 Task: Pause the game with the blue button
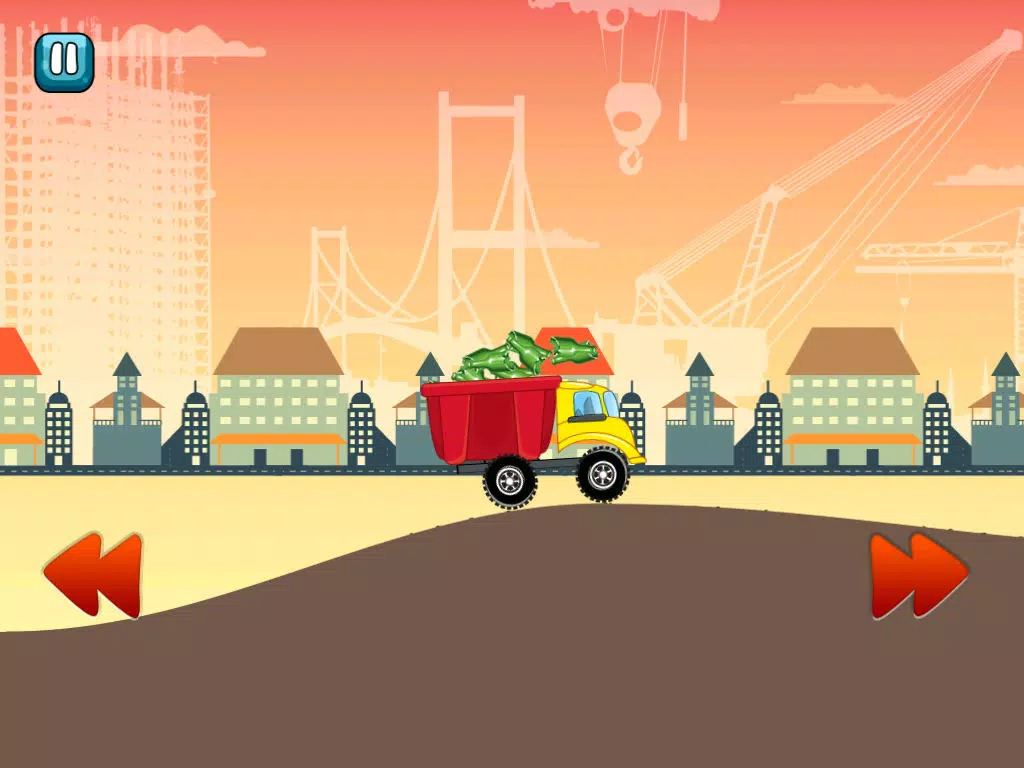point(64,62)
